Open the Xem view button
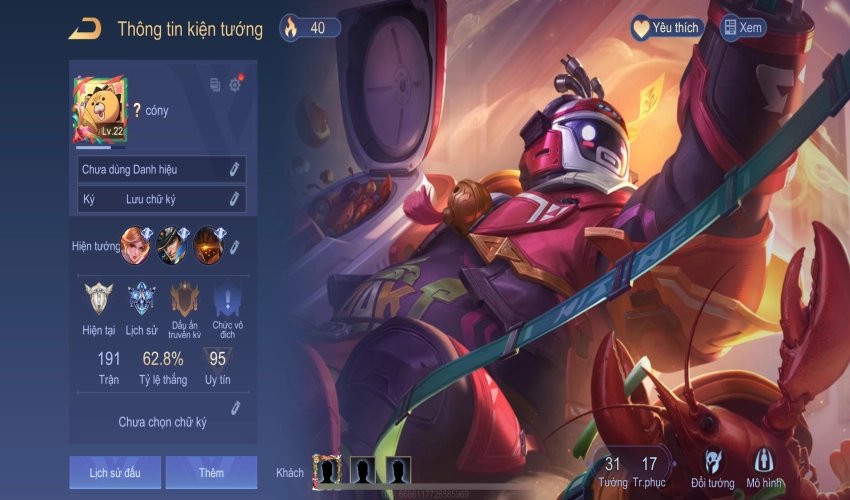This screenshot has height=500, width=850. pos(743,28)
